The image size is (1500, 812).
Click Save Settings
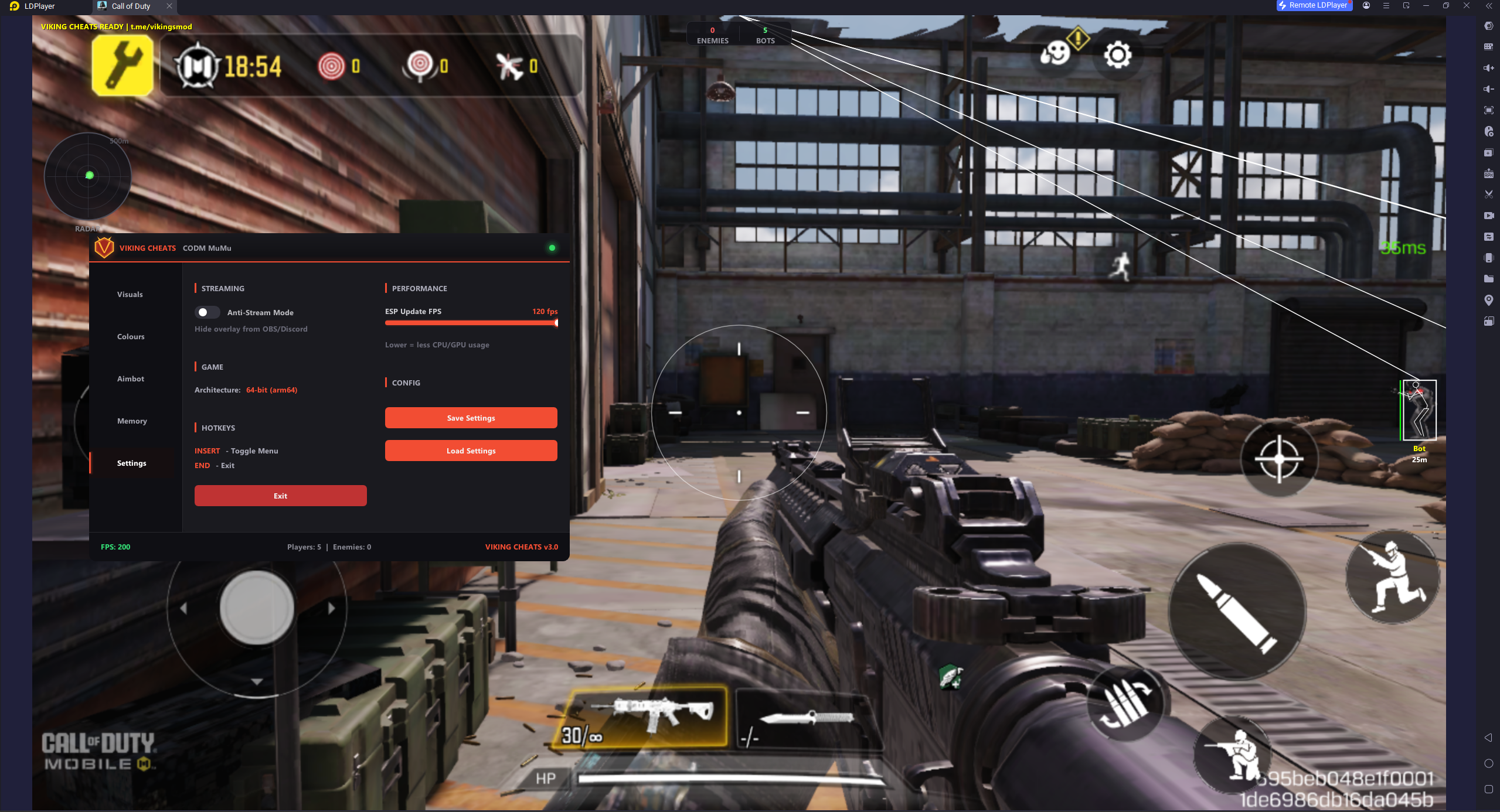[471, 417]
